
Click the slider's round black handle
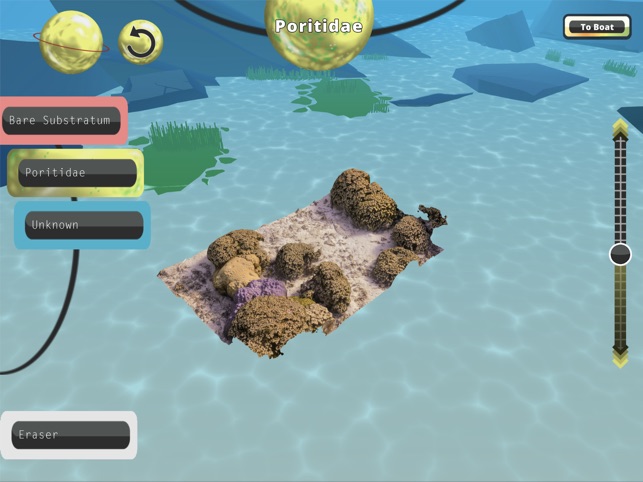(x=620, y=254)
